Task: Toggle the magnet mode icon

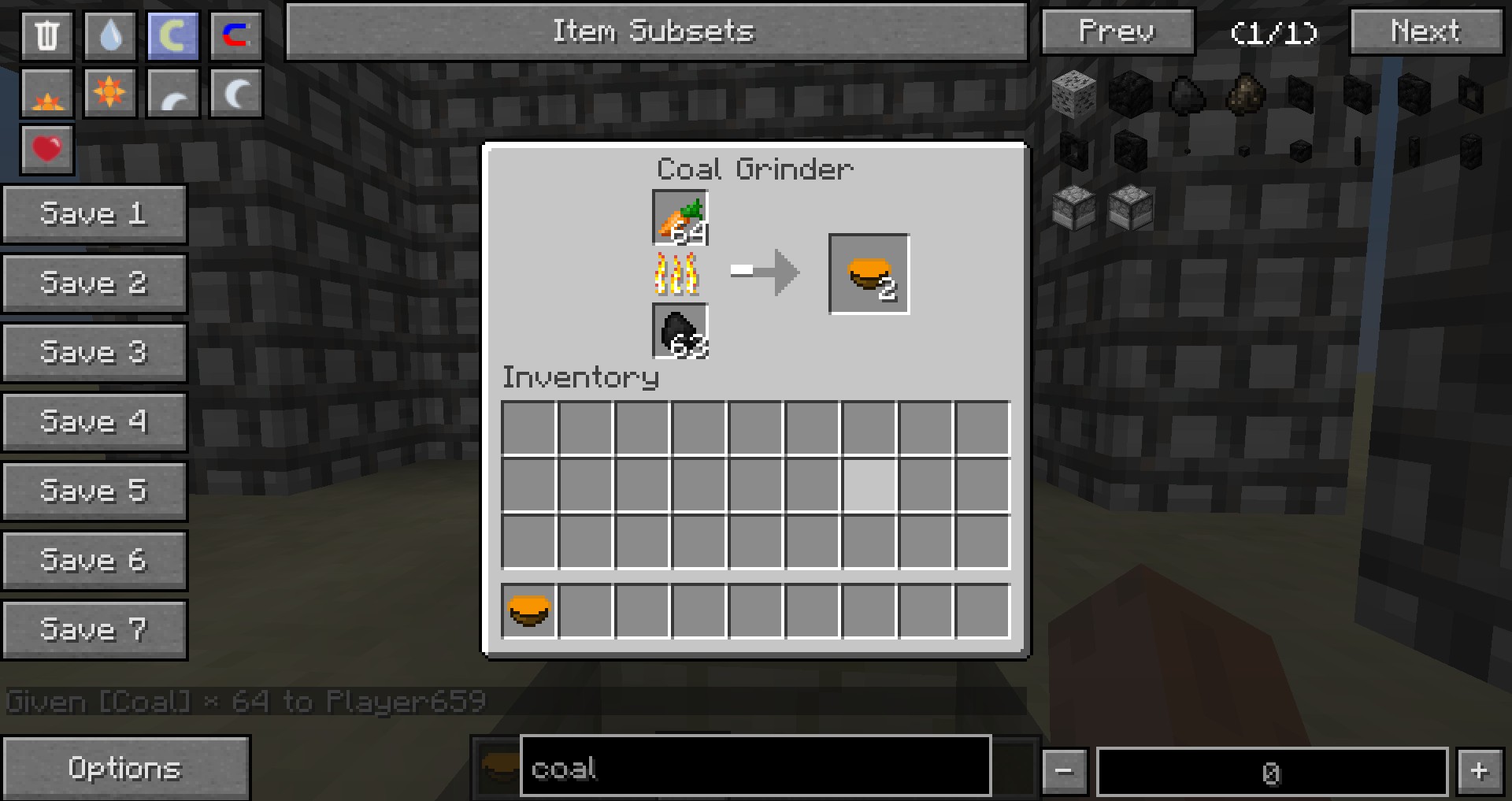Action: click(235, 35)
